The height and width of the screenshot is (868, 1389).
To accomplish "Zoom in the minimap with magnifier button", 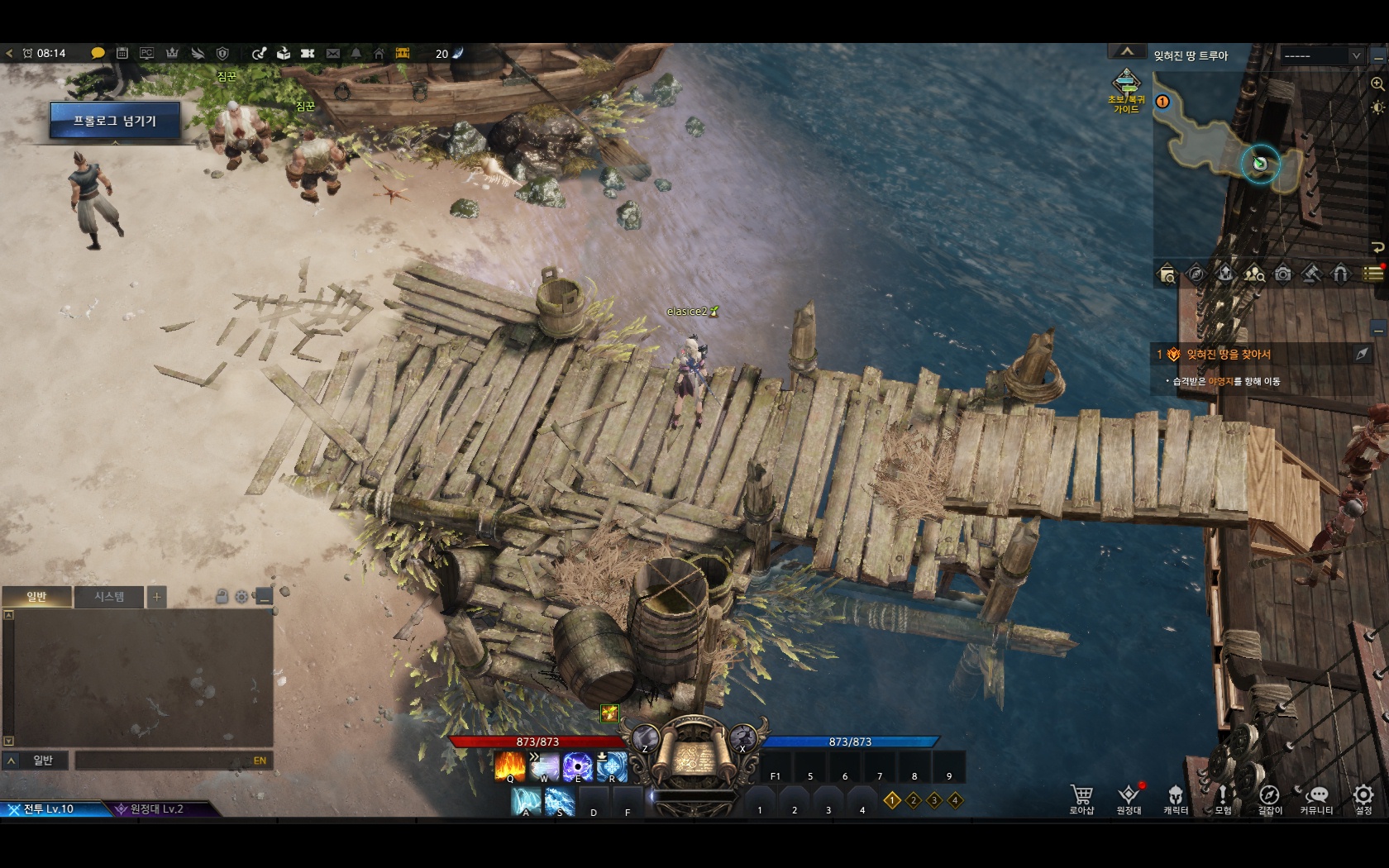I will point(1377,84).
